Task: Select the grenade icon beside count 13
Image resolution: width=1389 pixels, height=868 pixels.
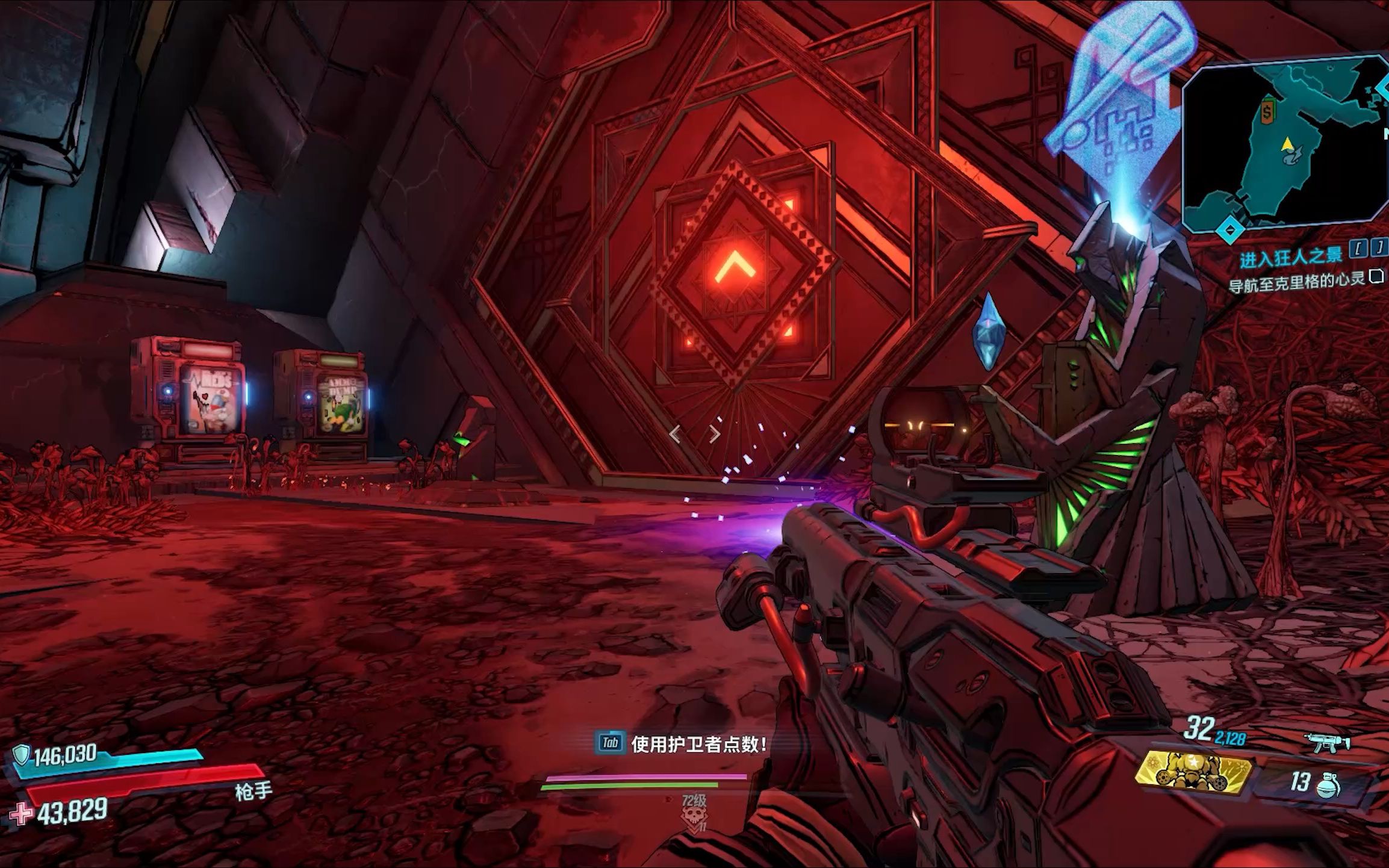Action: click(x=1328, y=786)
